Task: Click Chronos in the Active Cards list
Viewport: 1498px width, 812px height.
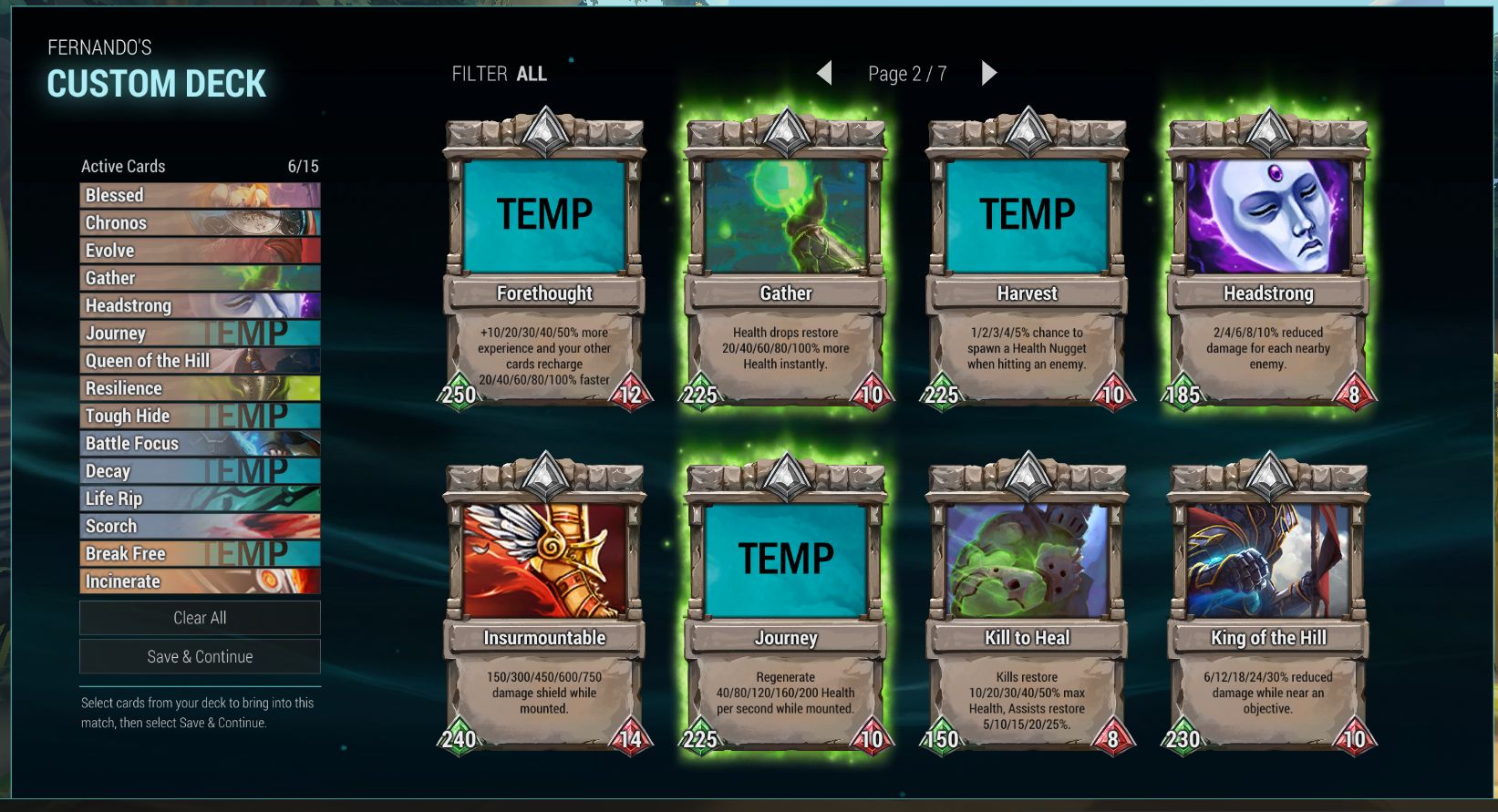Action: point(200,223)
